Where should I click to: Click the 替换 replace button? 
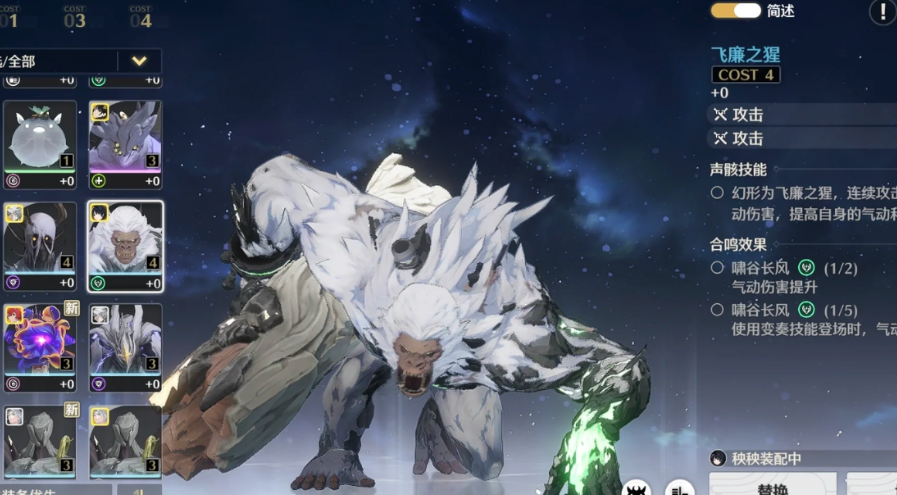pyautogui.click(x=772, y=487)
